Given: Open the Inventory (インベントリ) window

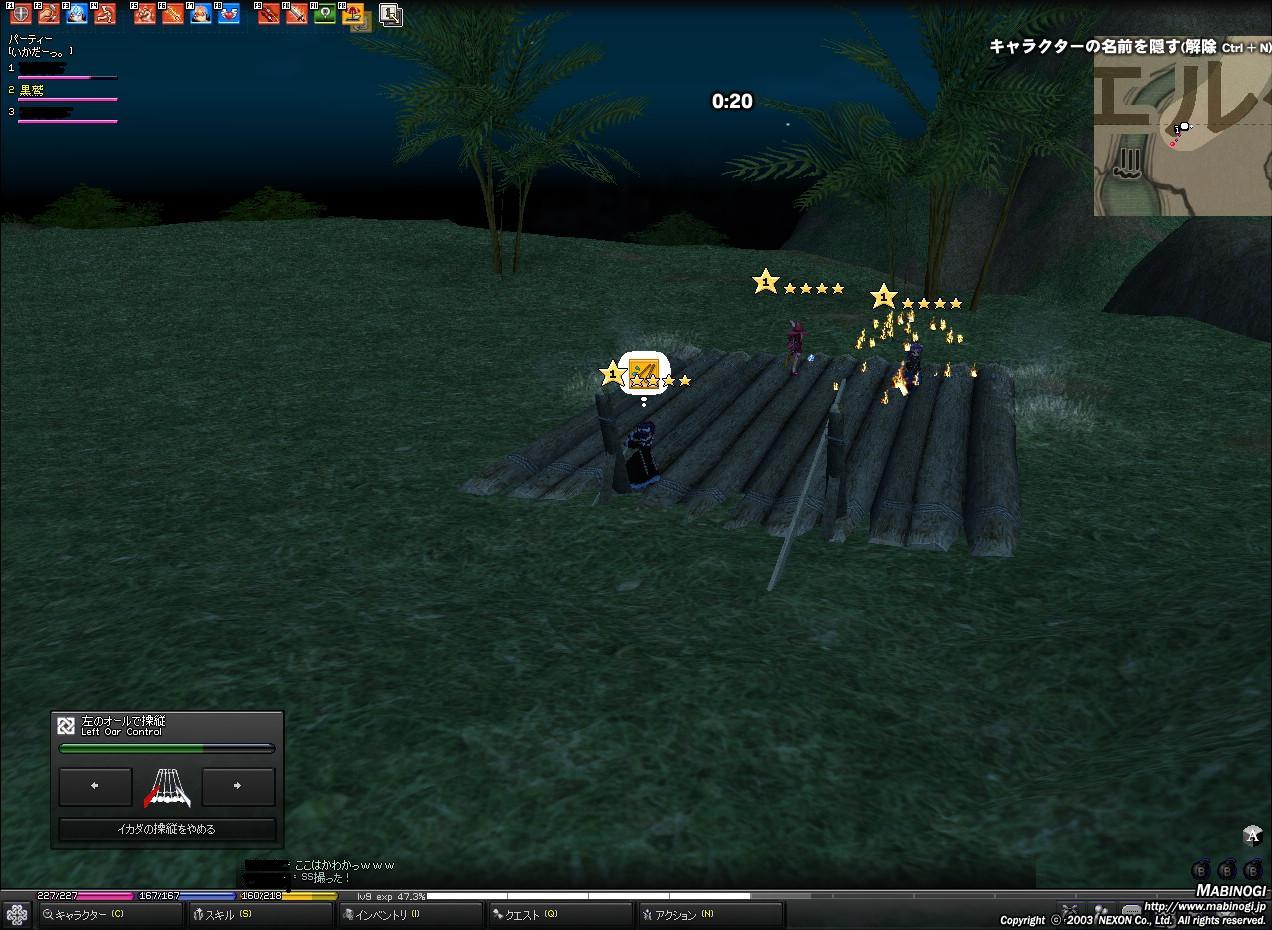Looking at the screenshot, I should click(x=385, y=914).
